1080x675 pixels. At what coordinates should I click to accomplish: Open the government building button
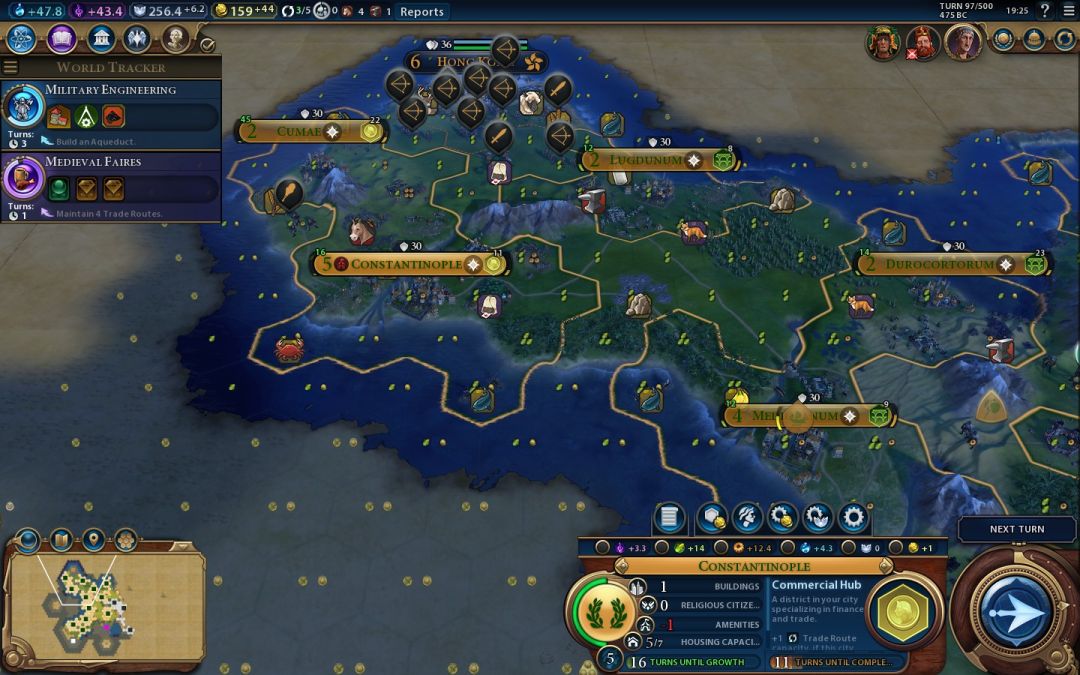(x=100, y=39)
